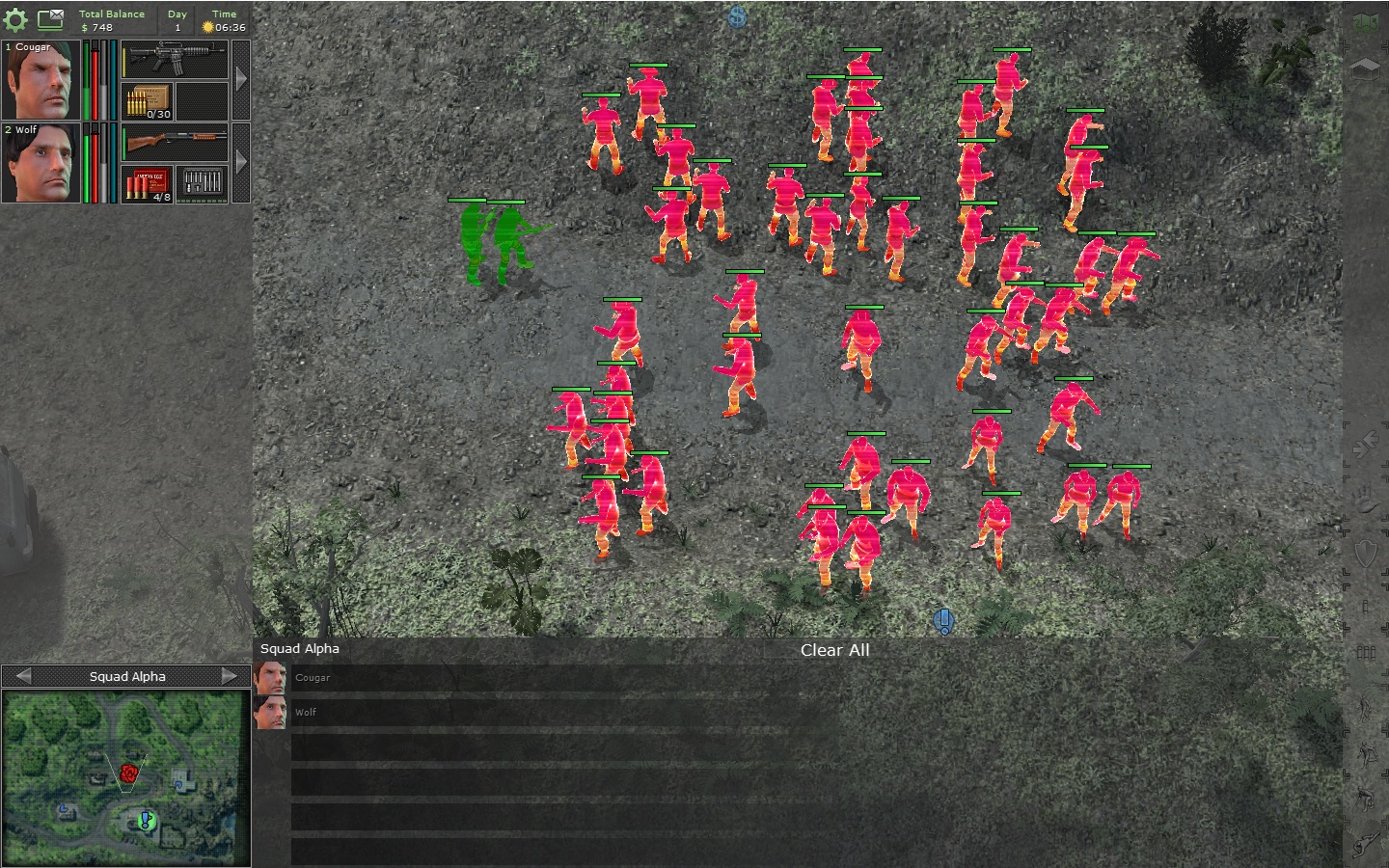Activate the shield icon in the right sidebar
1389x868 pixels.
point(1366,553)
